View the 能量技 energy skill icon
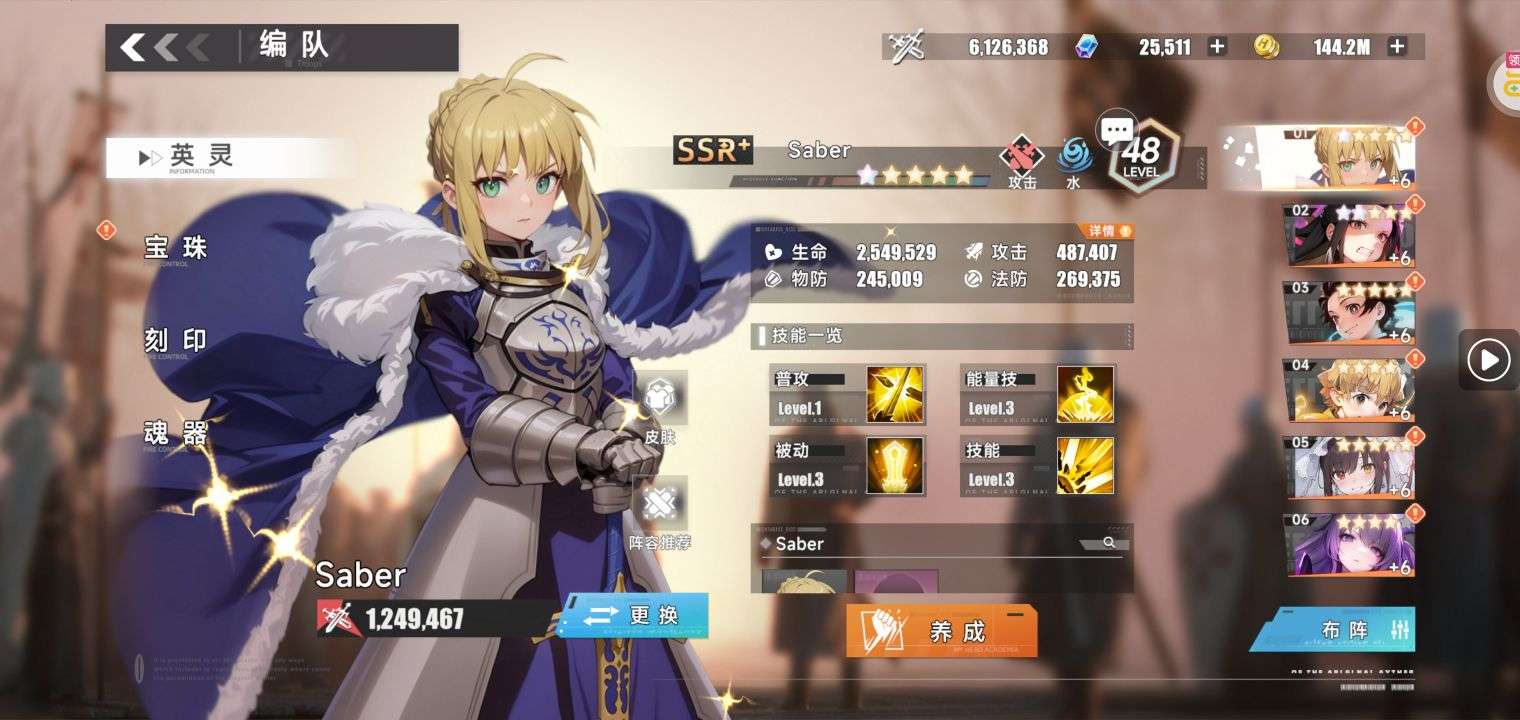This screenshot has height=720, width=1520. coord(1085,393)
